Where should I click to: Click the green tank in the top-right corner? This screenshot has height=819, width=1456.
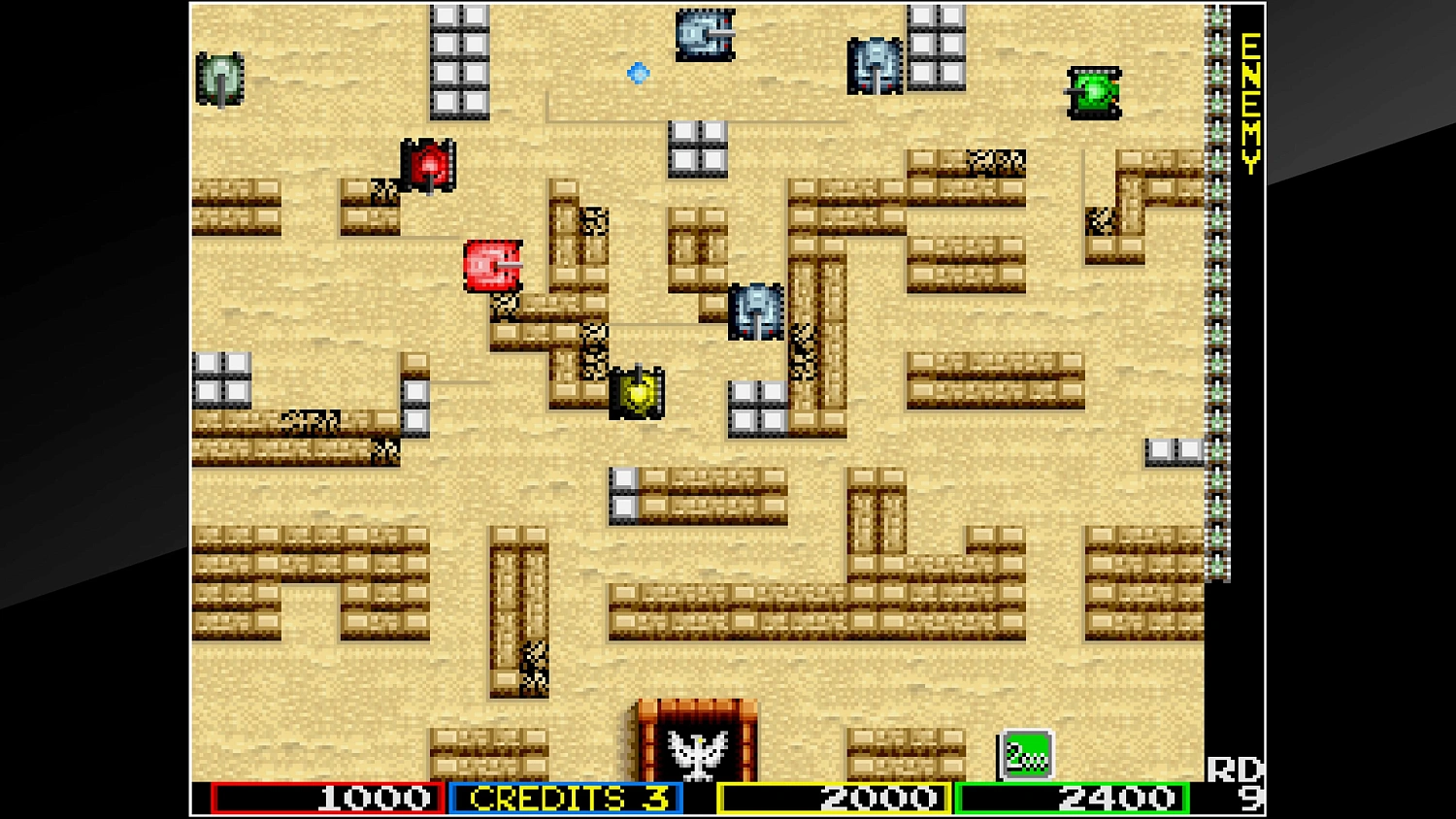coord(1094,94)
